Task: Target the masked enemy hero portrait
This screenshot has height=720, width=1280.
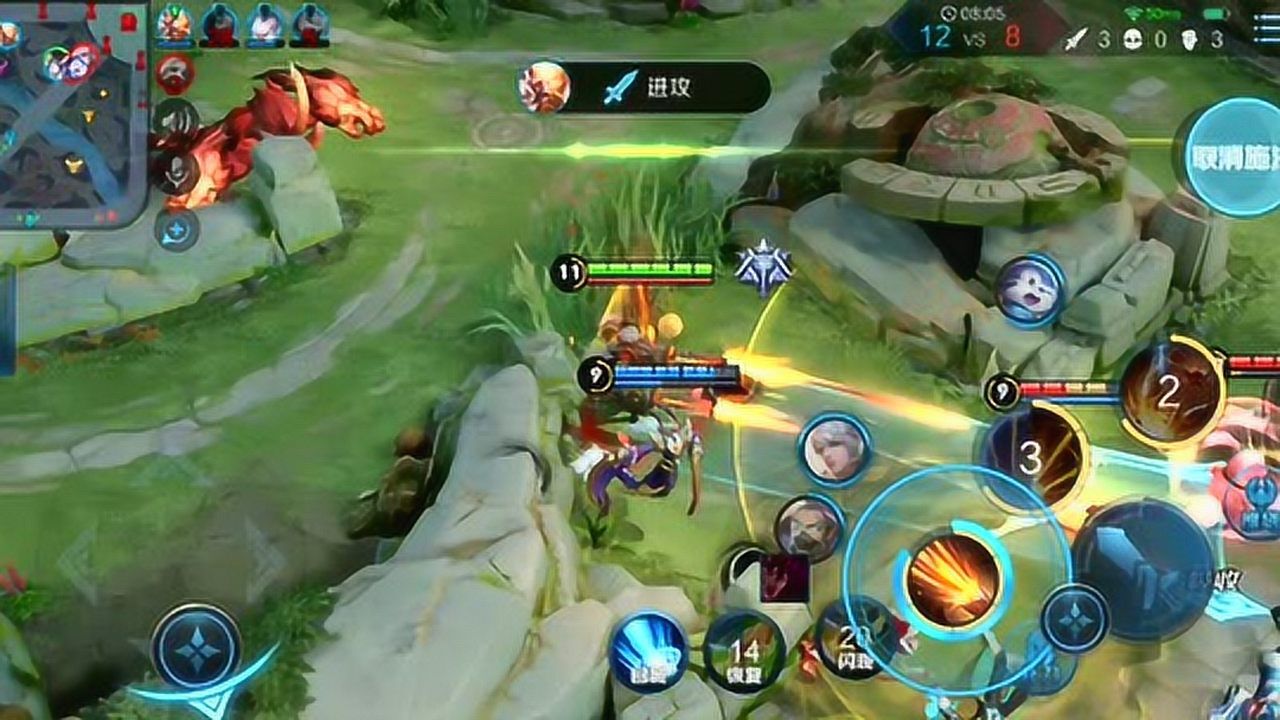Action: 809,528
